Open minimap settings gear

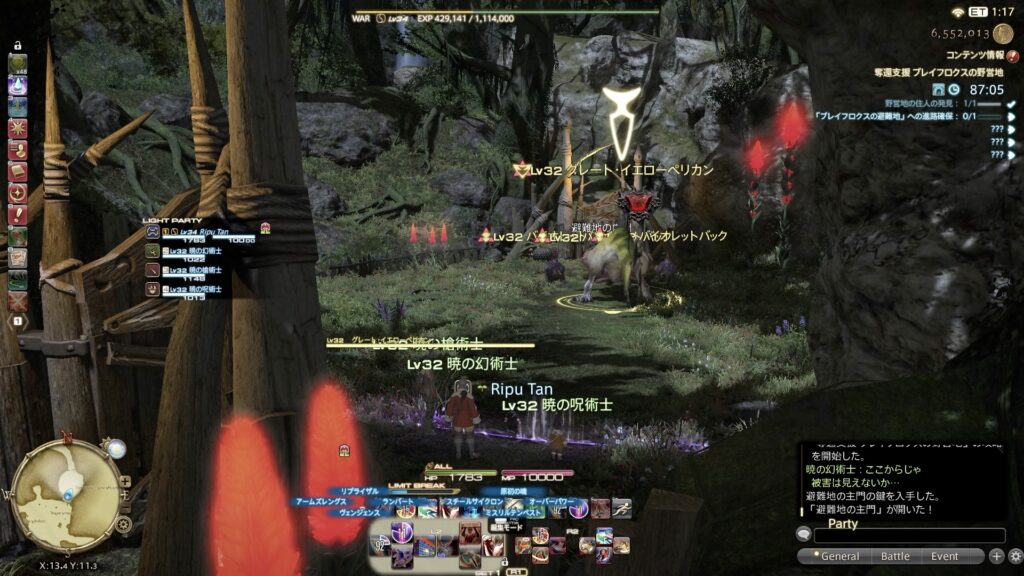click(124, 523)
